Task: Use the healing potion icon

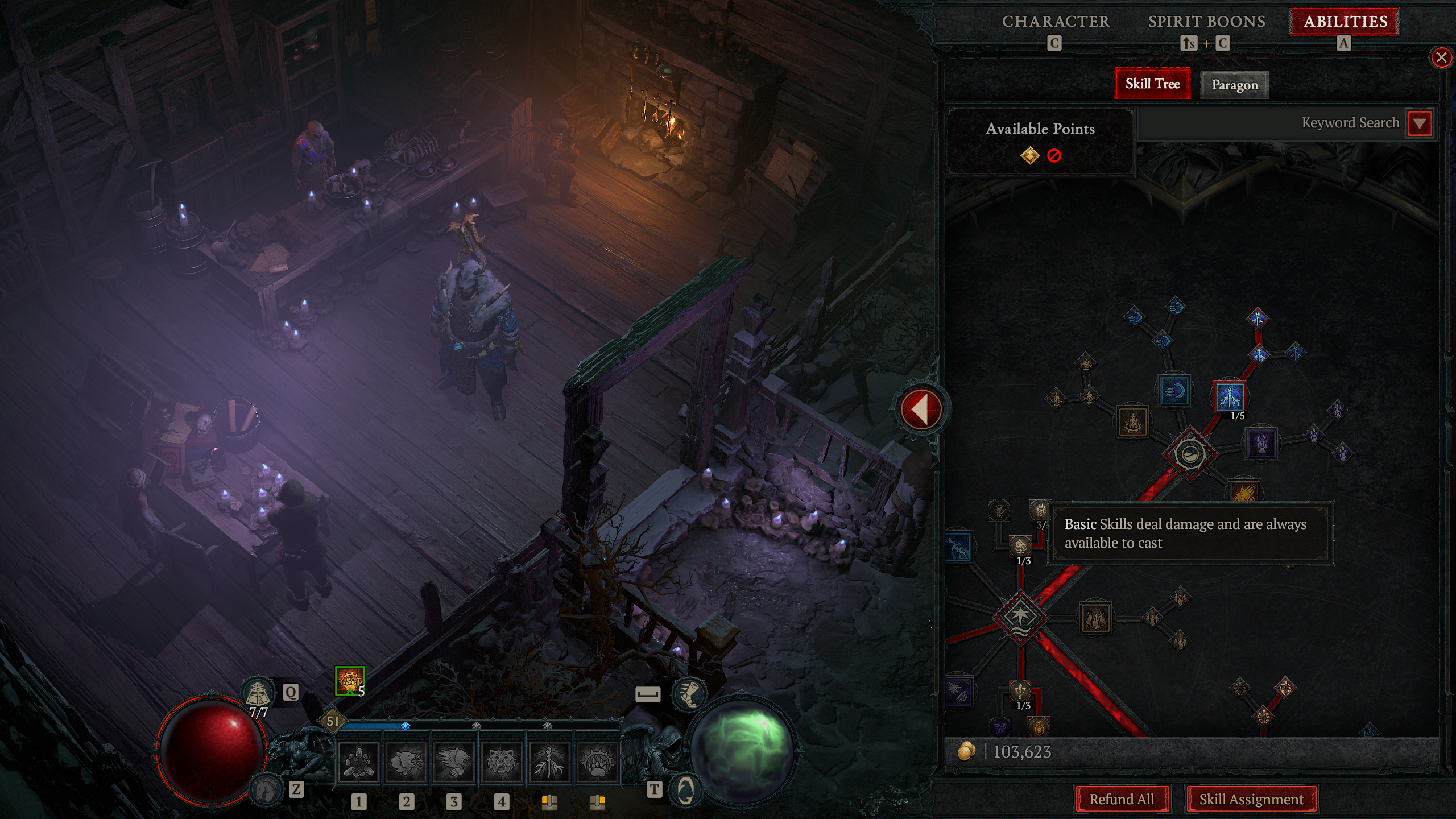Action: tap(259, 692)
